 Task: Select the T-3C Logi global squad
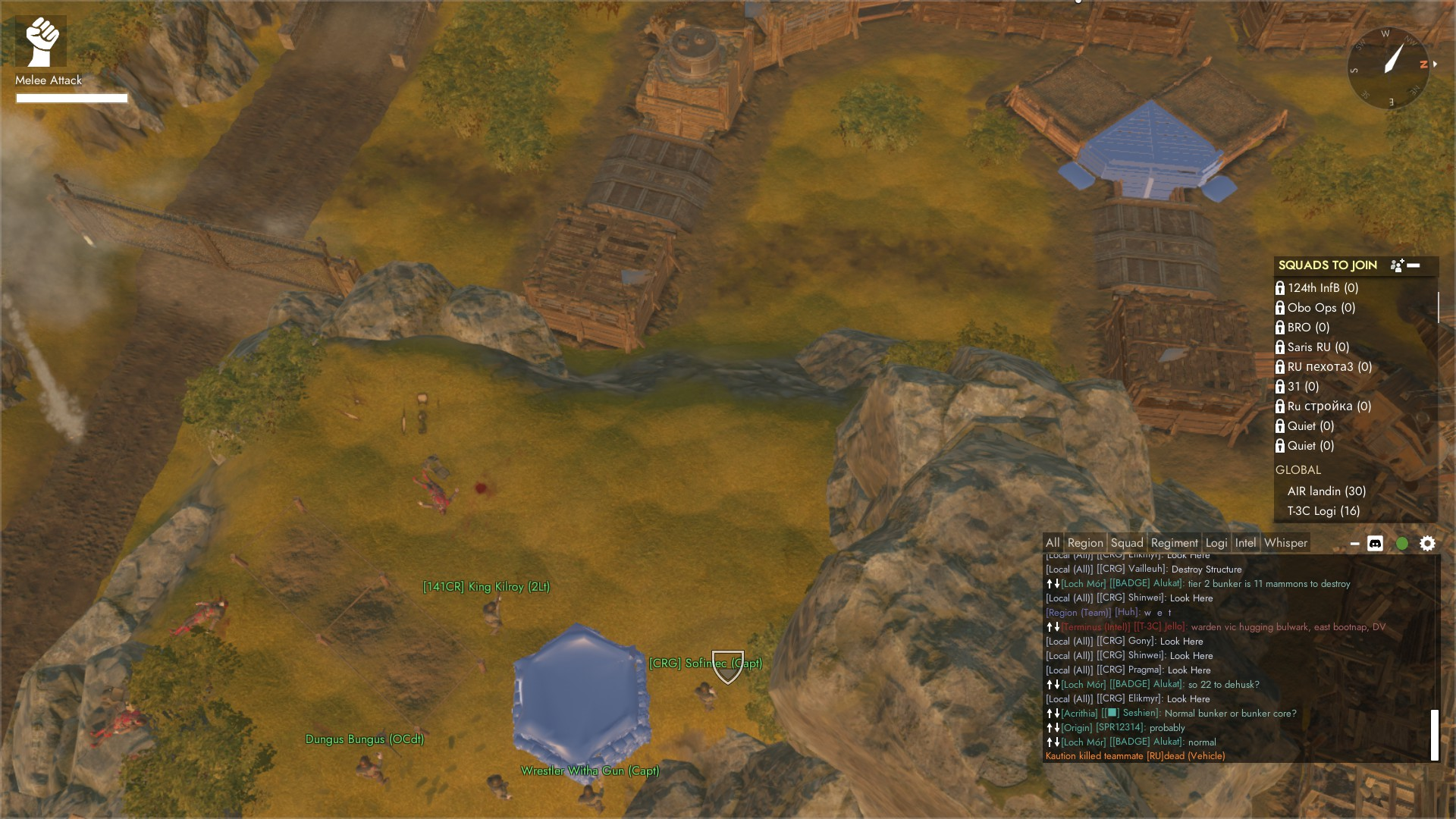(x=1323, y=511)
